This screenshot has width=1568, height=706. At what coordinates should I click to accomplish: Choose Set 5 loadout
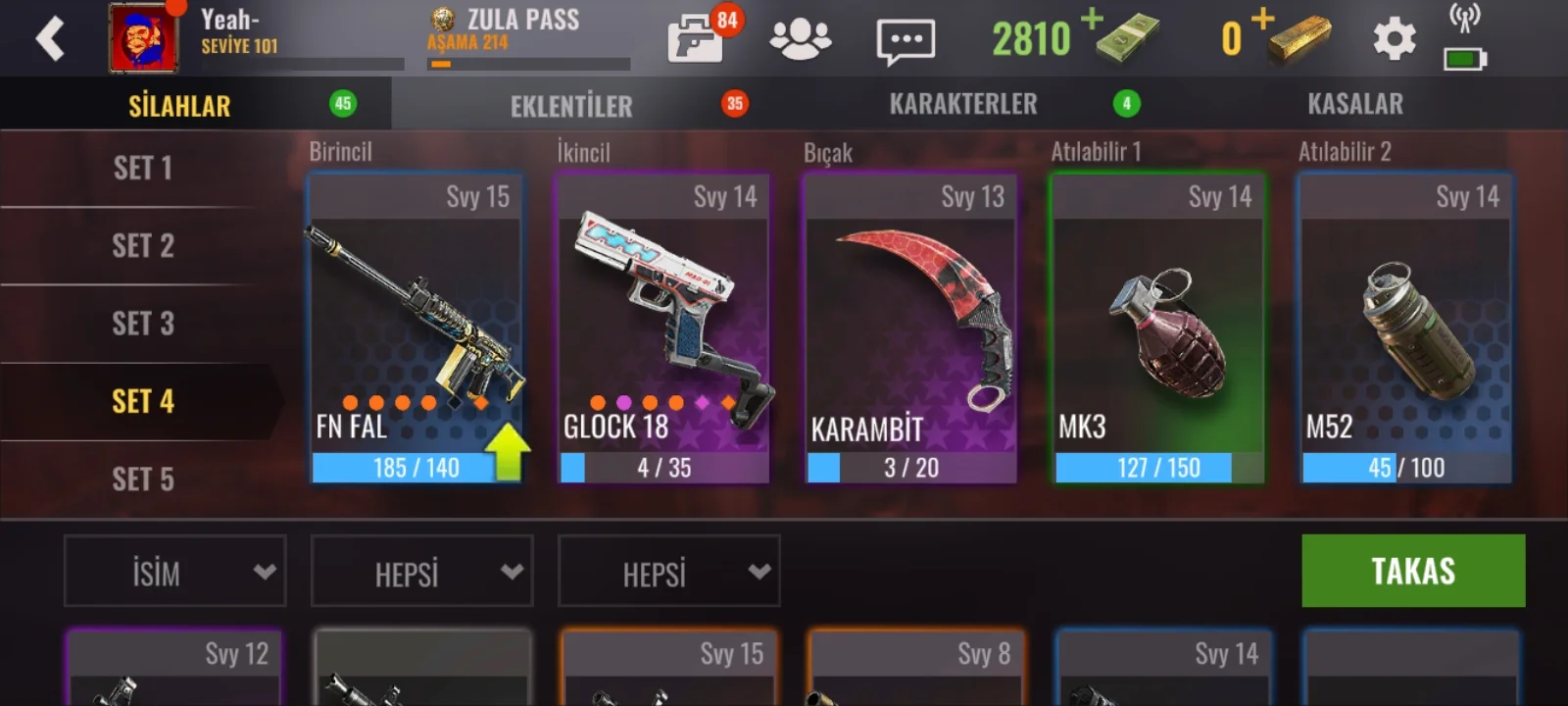pos(142,479)
